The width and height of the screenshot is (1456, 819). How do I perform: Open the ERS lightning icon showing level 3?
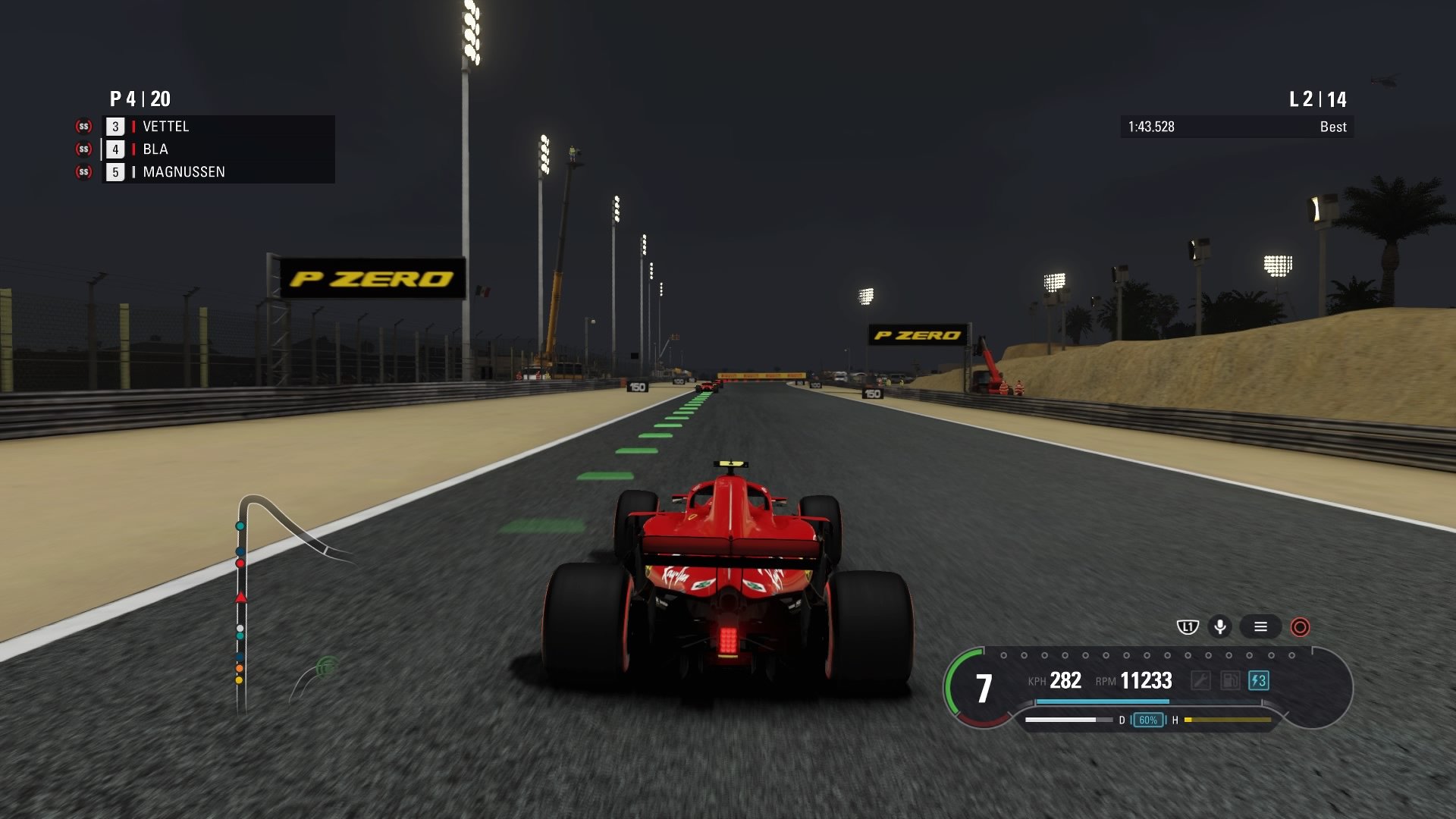(1260, 680)
